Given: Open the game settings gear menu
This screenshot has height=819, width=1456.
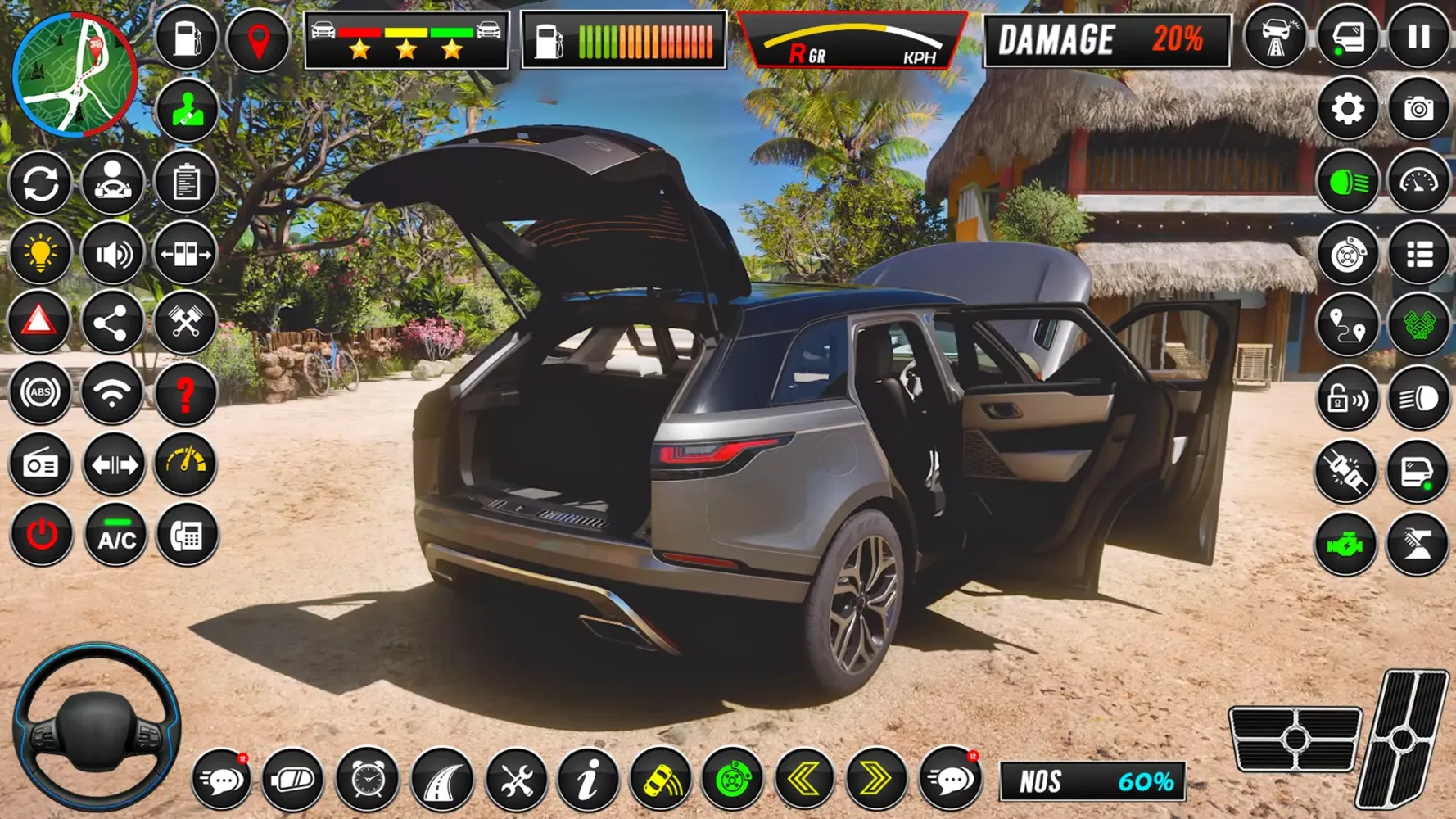Looking at the screenshot, I should click(1348, 108).
